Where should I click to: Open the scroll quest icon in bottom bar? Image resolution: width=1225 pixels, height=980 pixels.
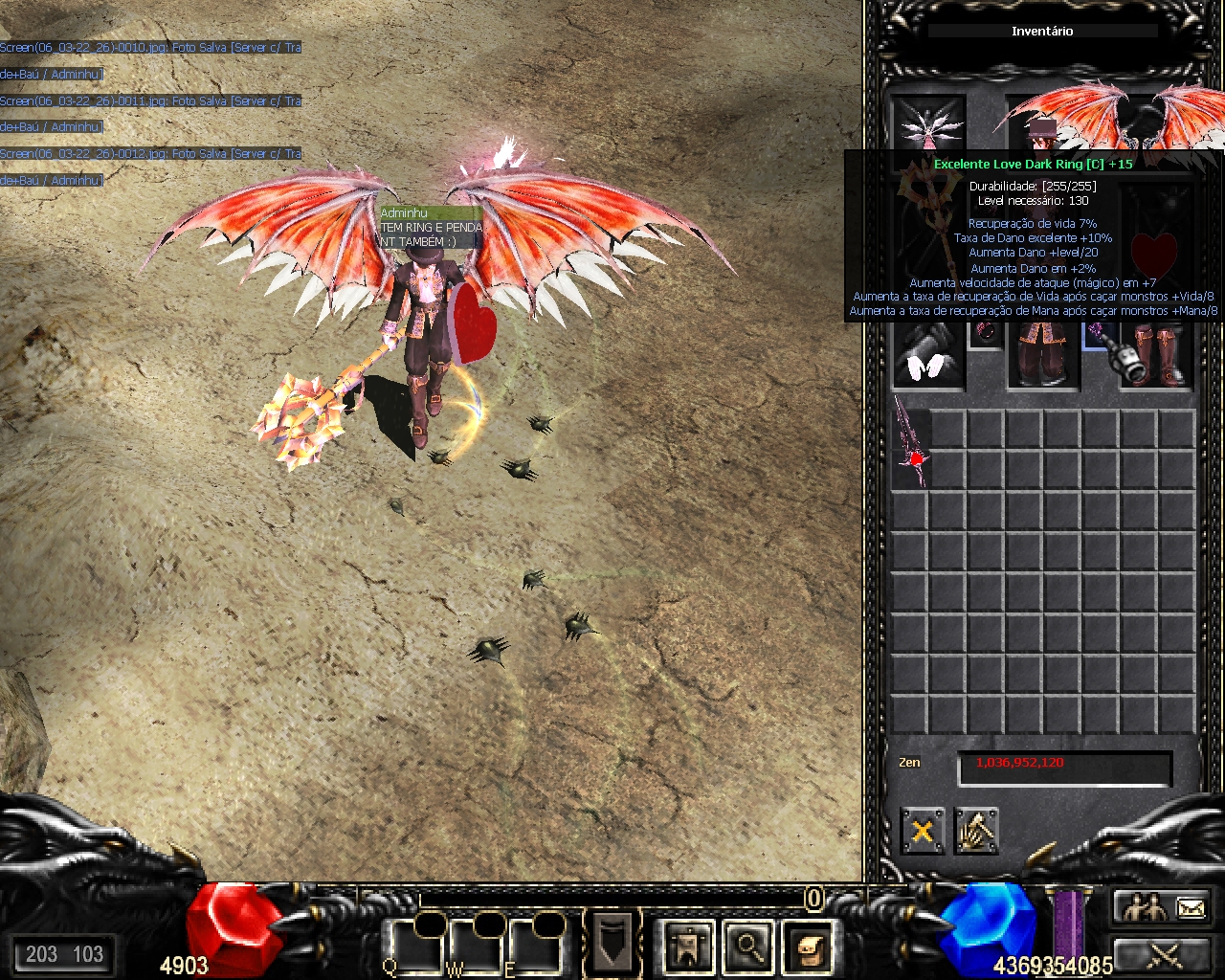pos(809,947)
